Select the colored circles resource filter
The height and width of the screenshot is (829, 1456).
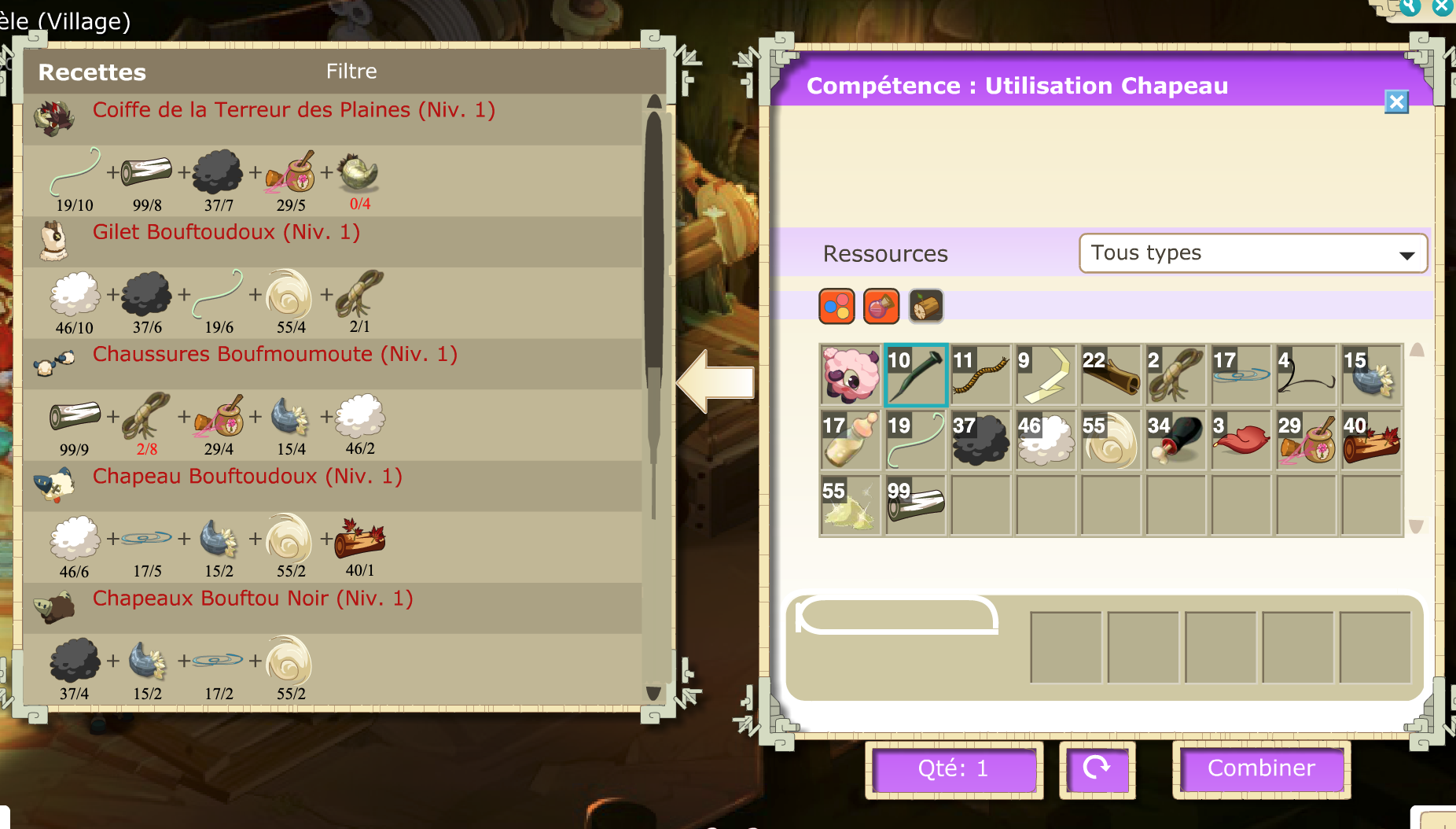836,306
